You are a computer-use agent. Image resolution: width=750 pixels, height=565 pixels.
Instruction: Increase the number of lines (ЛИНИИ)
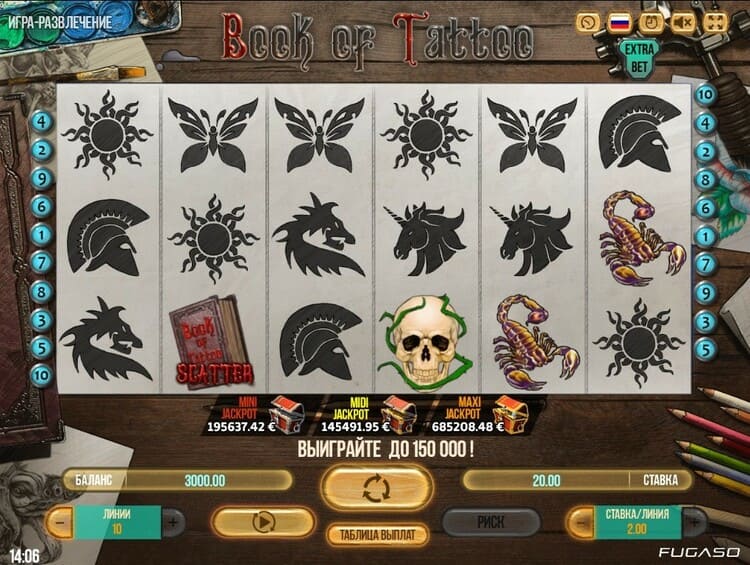point(173,522)
